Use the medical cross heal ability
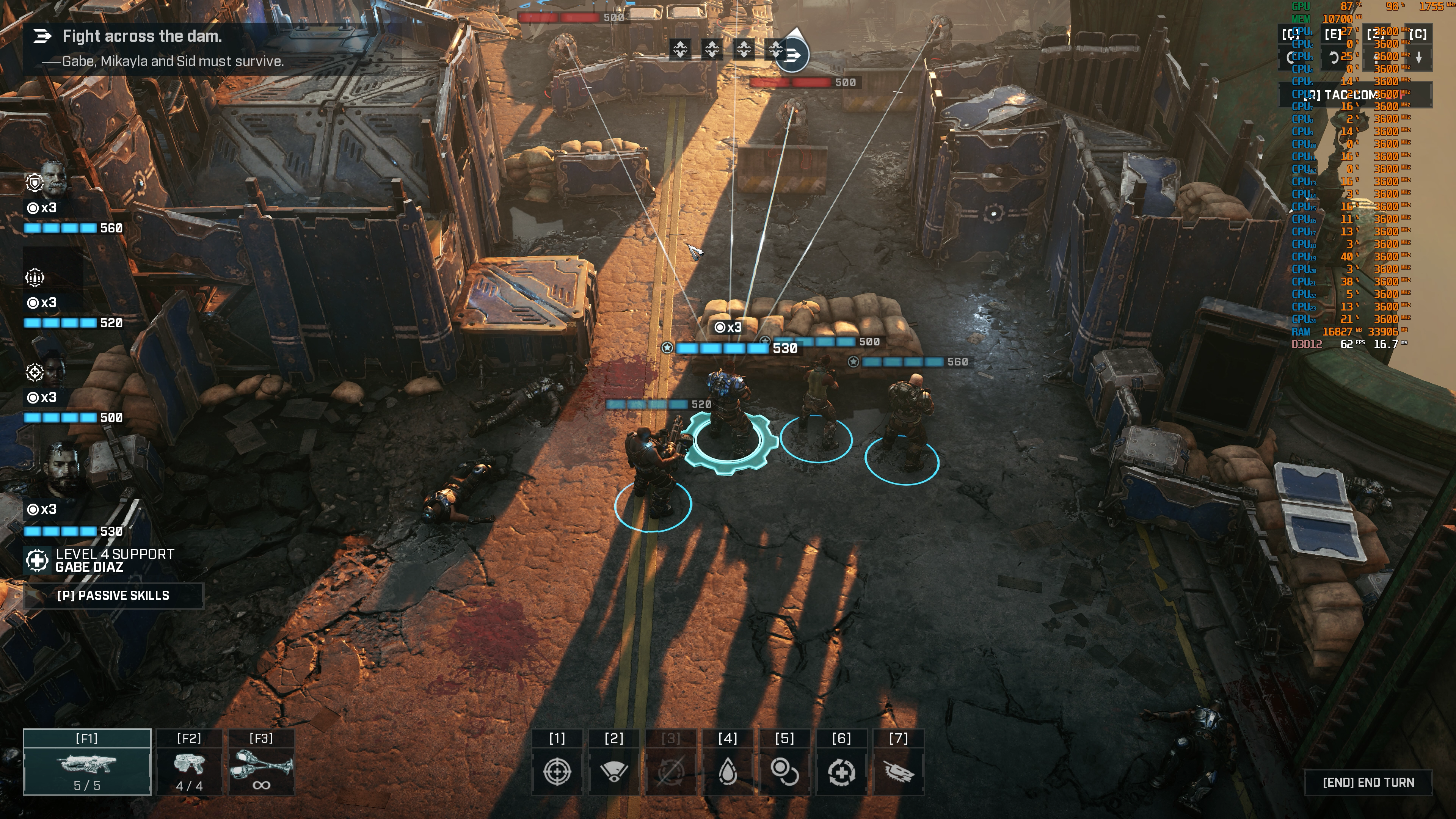Screen dimensions: 1456x819 click(842, 771)
